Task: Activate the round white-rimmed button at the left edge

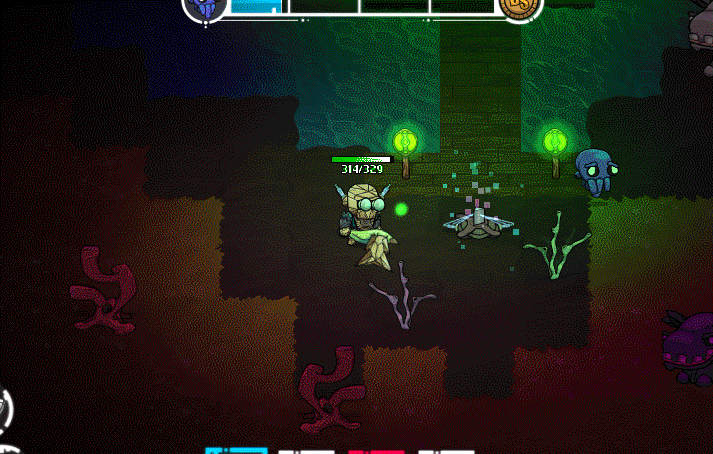Action: click(4, 408)
